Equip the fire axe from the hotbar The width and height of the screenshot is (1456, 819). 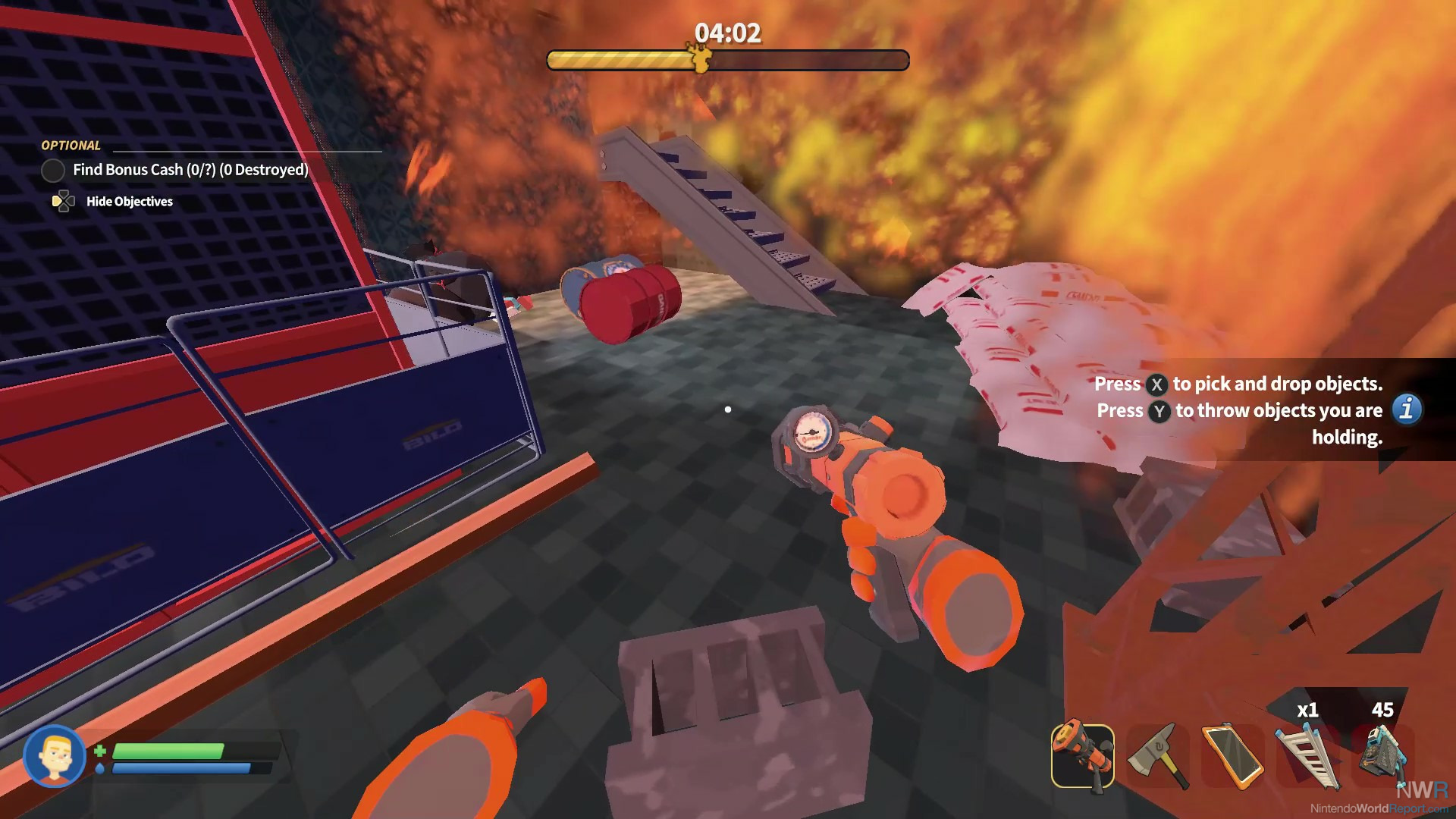click(1157, 756)
